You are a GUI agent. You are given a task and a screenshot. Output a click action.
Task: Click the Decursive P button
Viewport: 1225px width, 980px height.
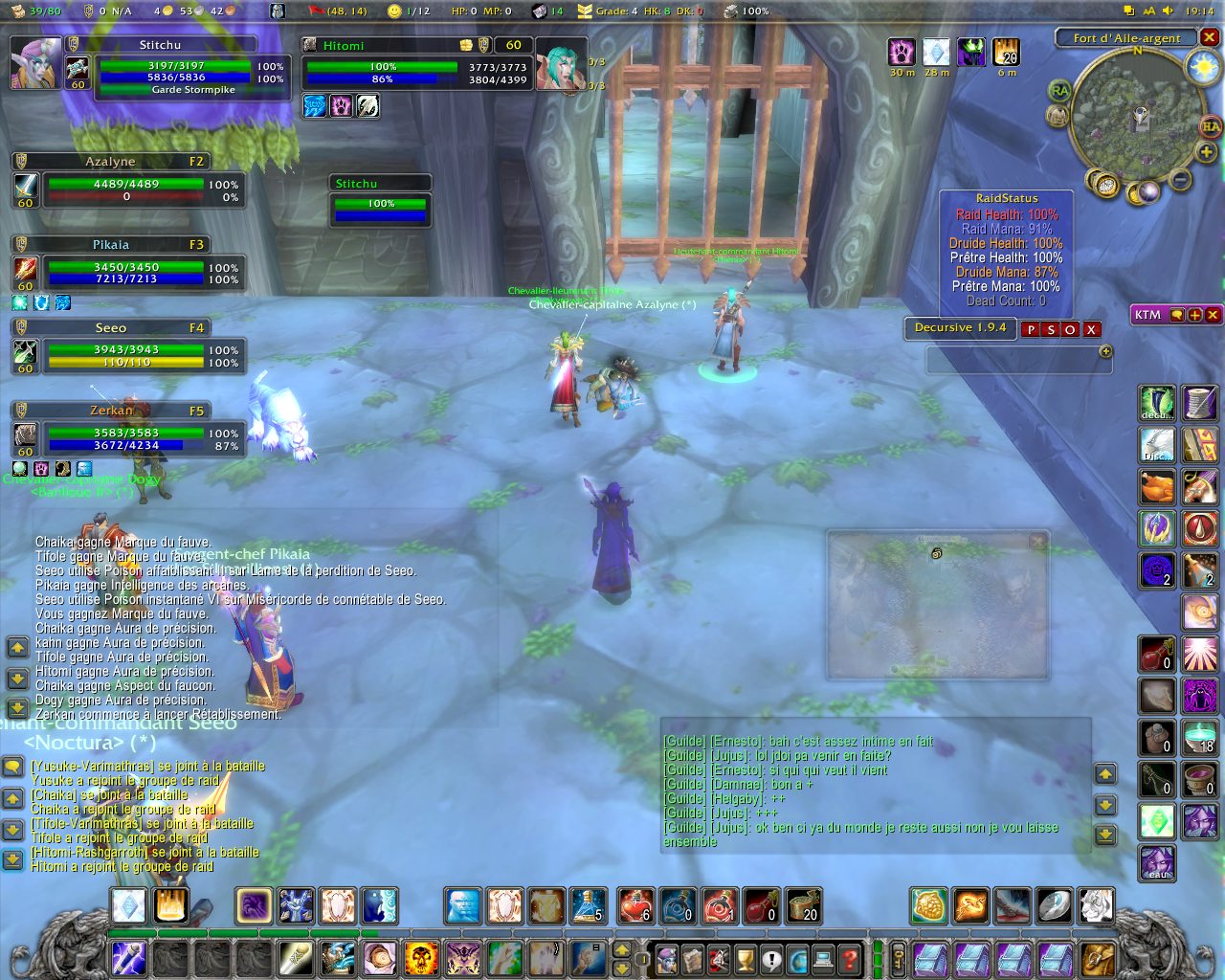1031,329
